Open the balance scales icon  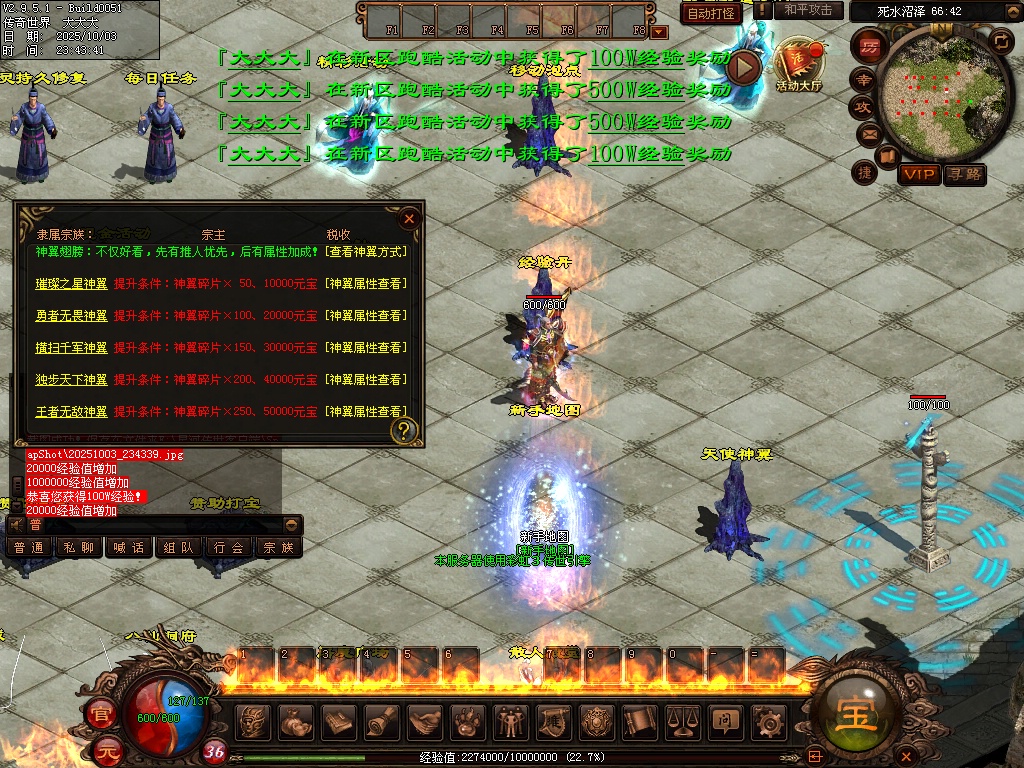(x=682, y=721)
